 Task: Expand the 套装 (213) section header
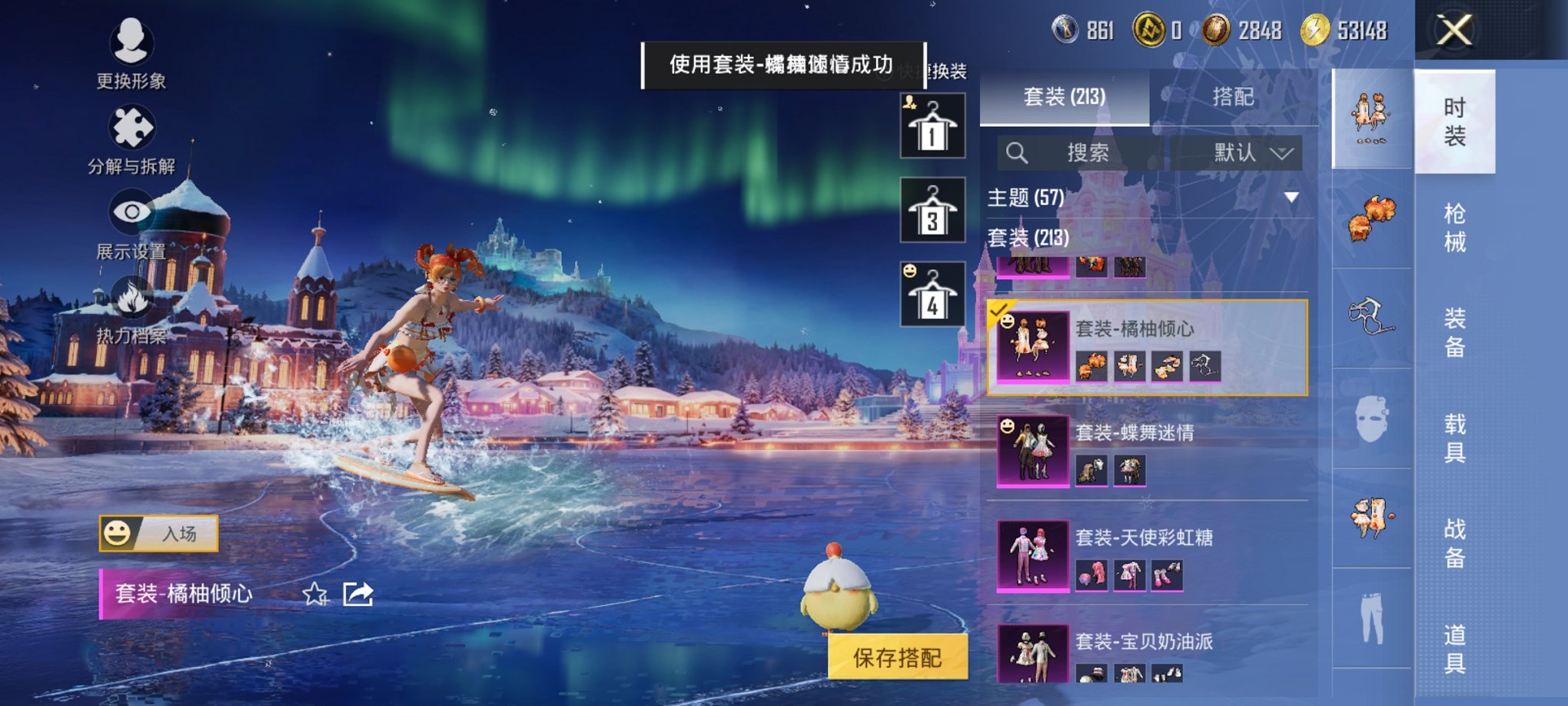click(1030, 239)
